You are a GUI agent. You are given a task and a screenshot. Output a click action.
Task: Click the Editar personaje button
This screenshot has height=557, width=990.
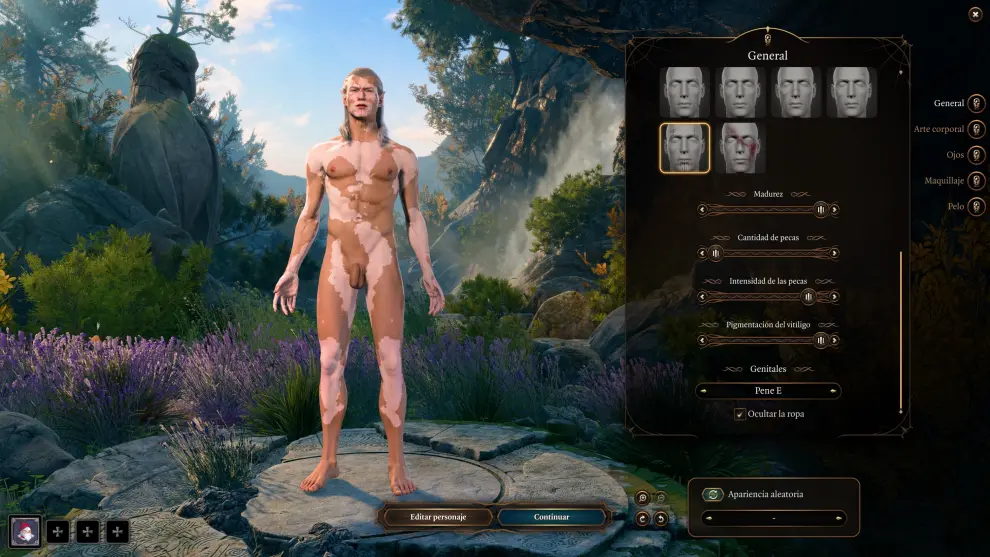[x=438, y=517]
